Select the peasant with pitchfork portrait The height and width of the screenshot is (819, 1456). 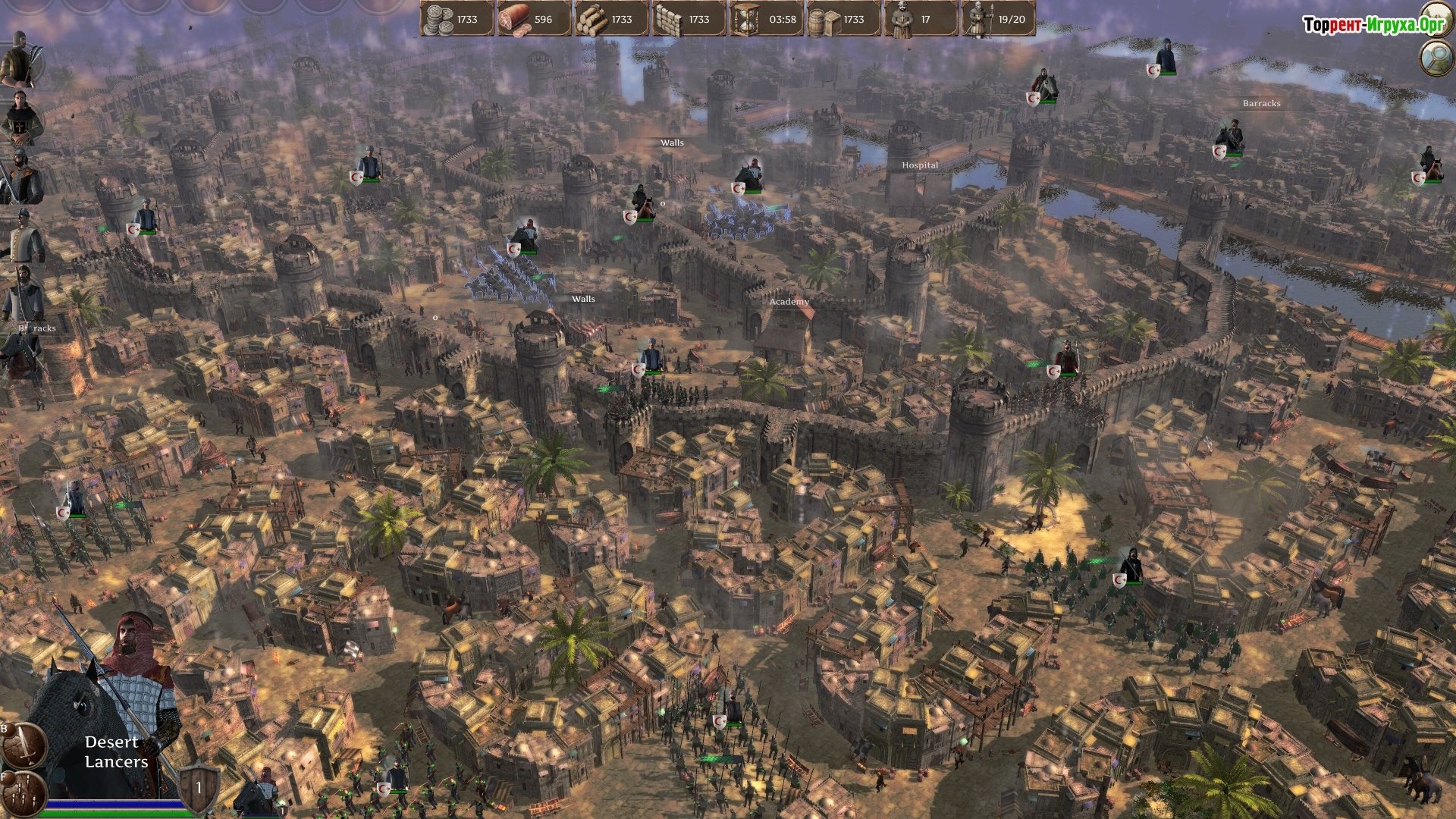pos(20,61)
